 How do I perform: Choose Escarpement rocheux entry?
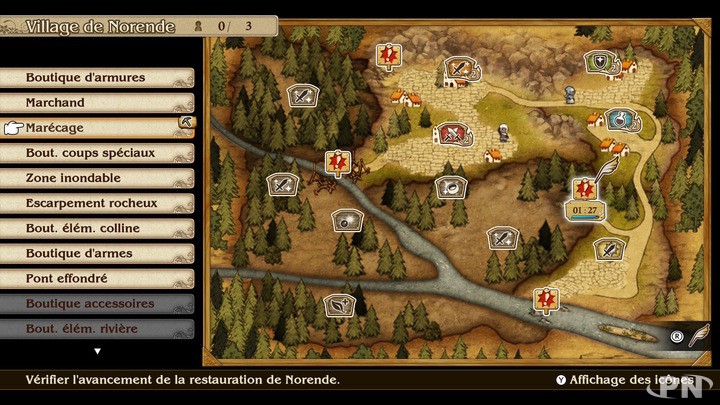(97, 203)
